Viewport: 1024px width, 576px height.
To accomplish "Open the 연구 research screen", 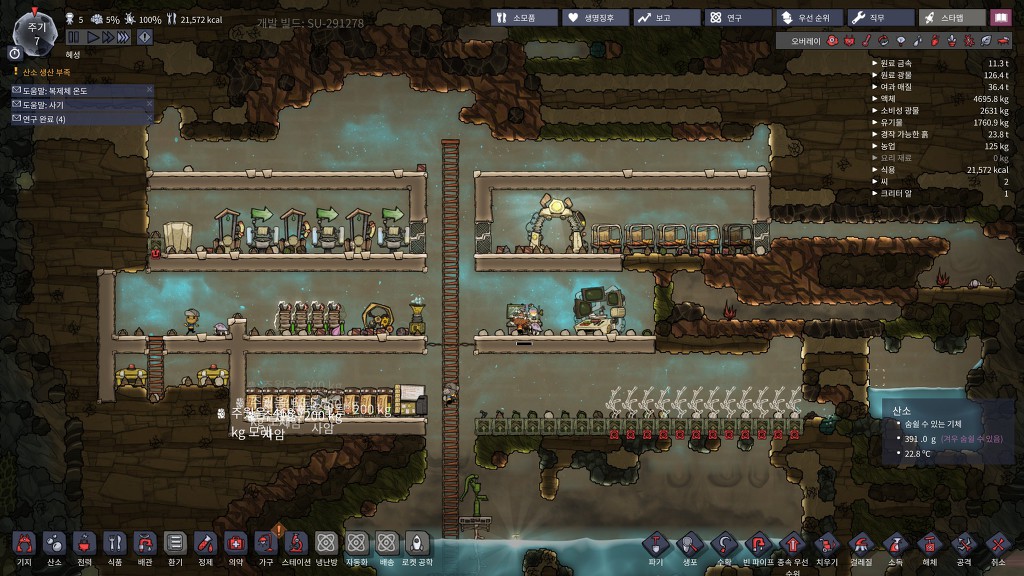I will click(x=735, y=18).
